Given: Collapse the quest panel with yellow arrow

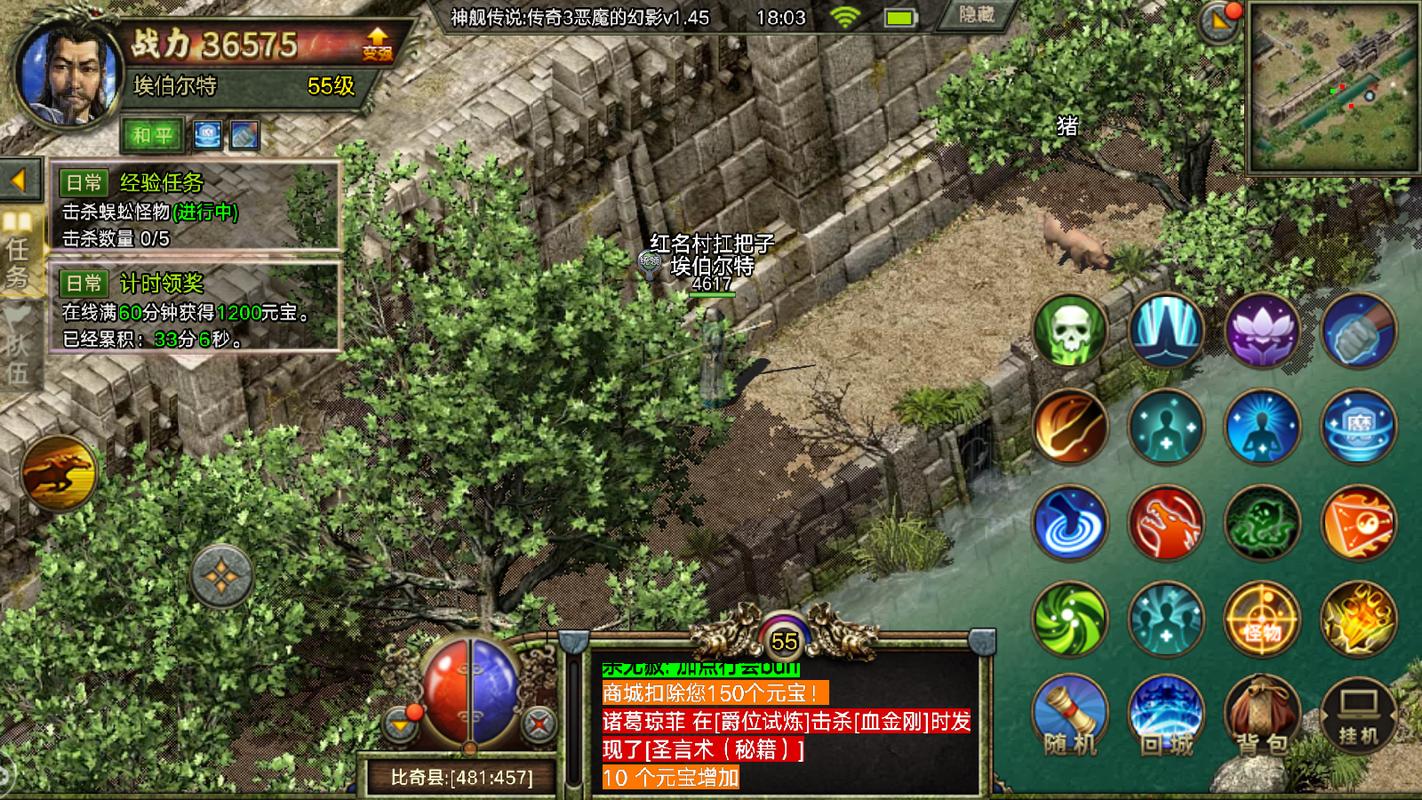Looking at the screenshot, I should [16, 180].
